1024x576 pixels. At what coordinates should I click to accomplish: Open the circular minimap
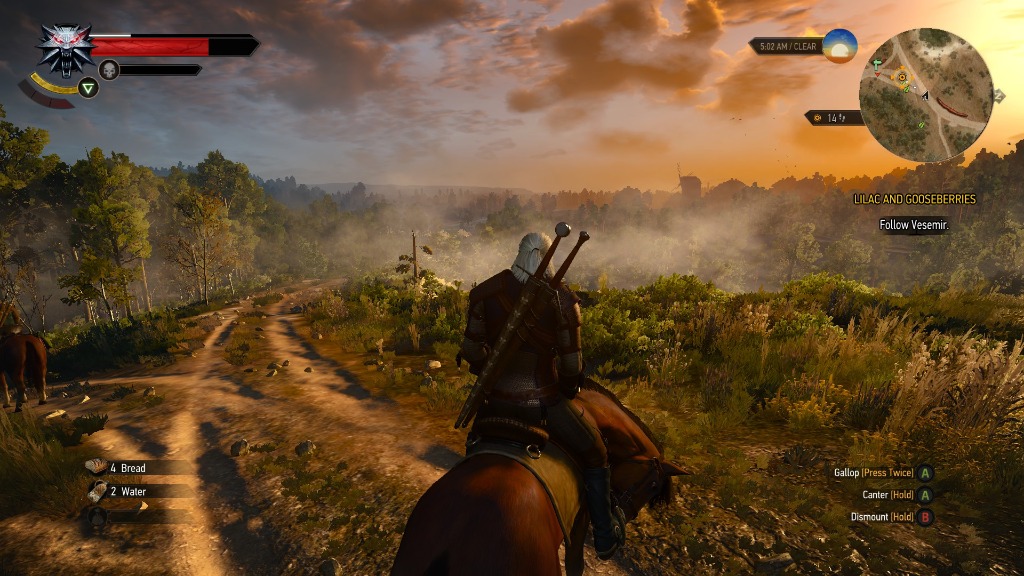tap(925, 95)
